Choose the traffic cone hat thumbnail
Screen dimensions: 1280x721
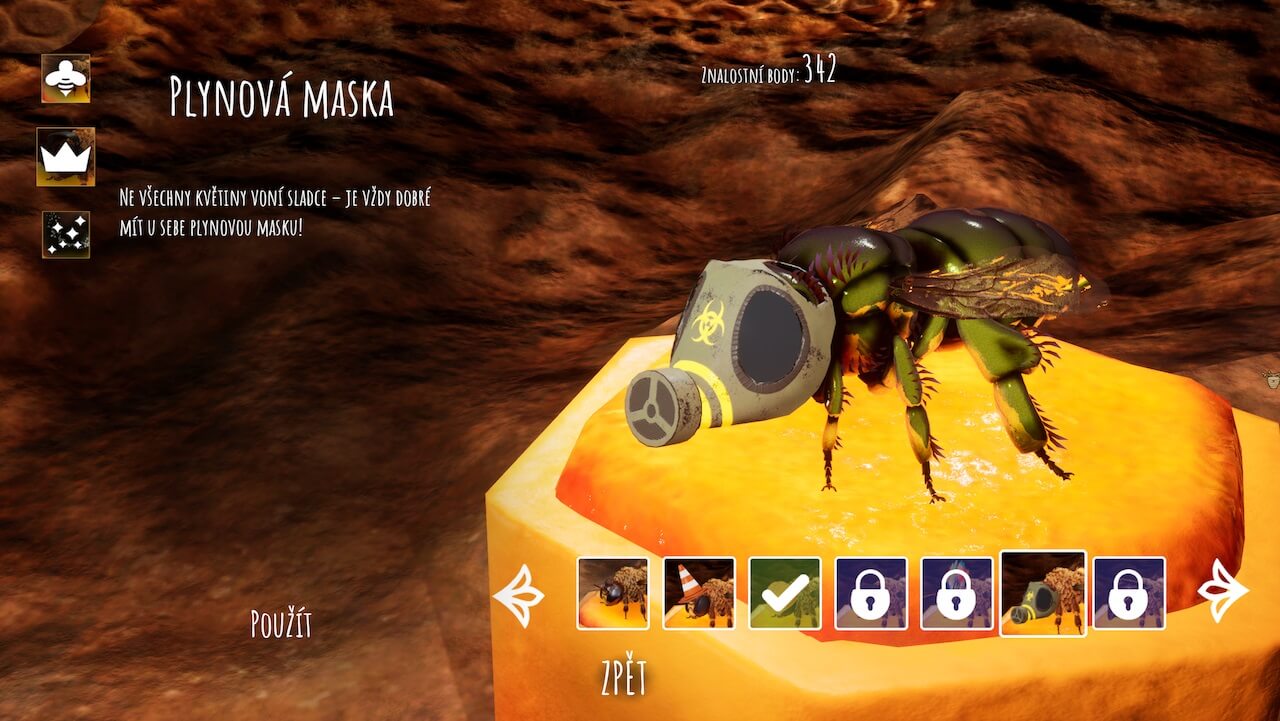[x=699, y=593]
